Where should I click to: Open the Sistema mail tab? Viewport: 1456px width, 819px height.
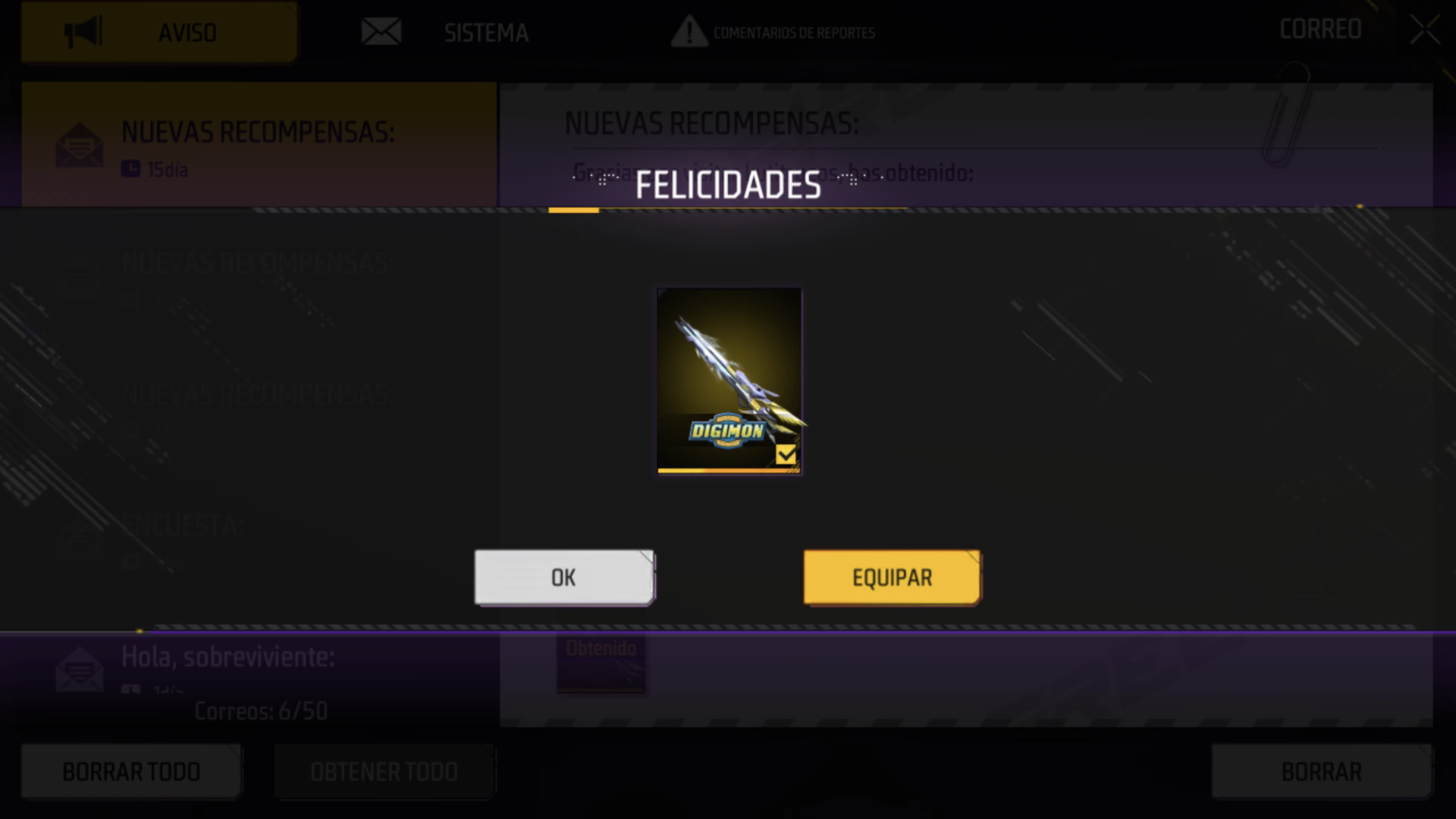[x=447, y=32]
